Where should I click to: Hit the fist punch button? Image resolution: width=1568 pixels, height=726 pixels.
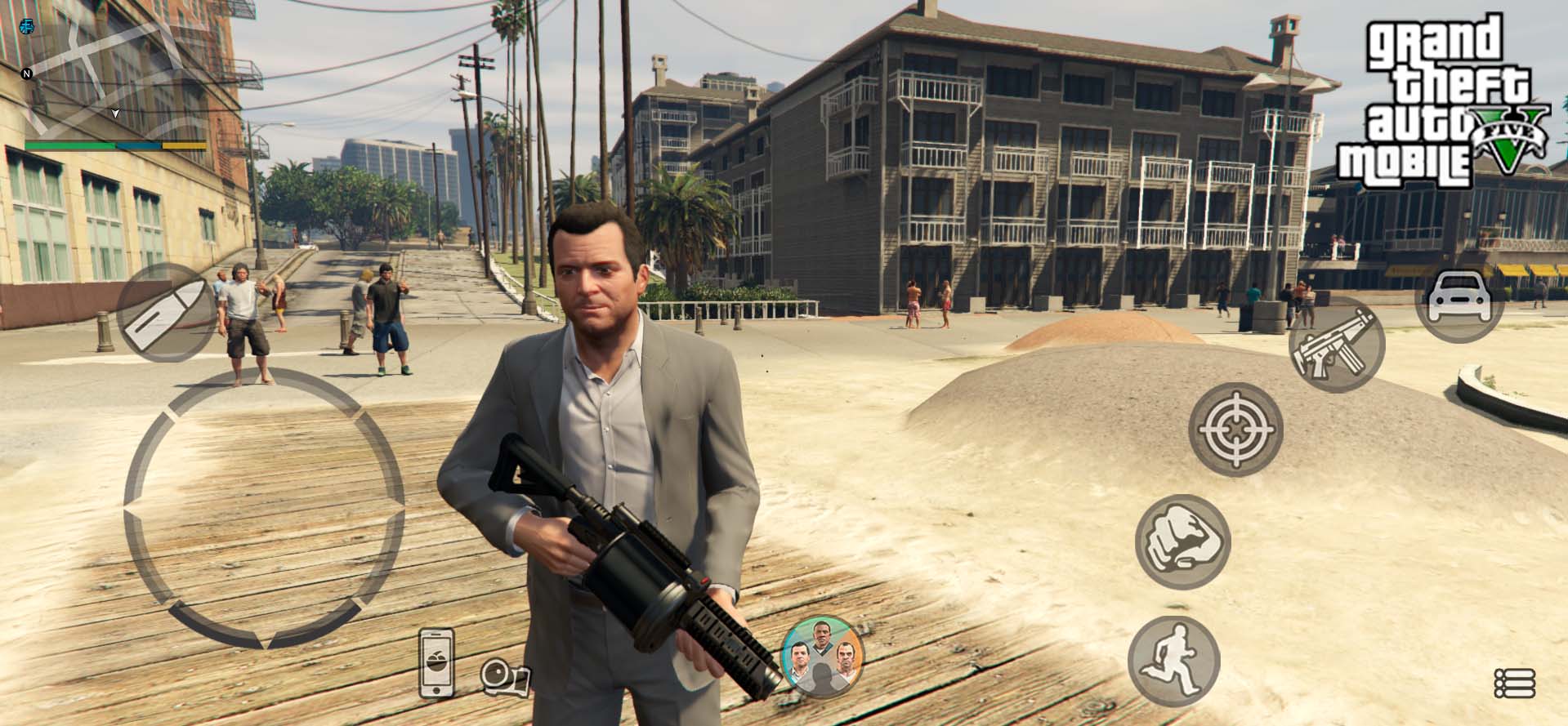(x=1182, y=542)
